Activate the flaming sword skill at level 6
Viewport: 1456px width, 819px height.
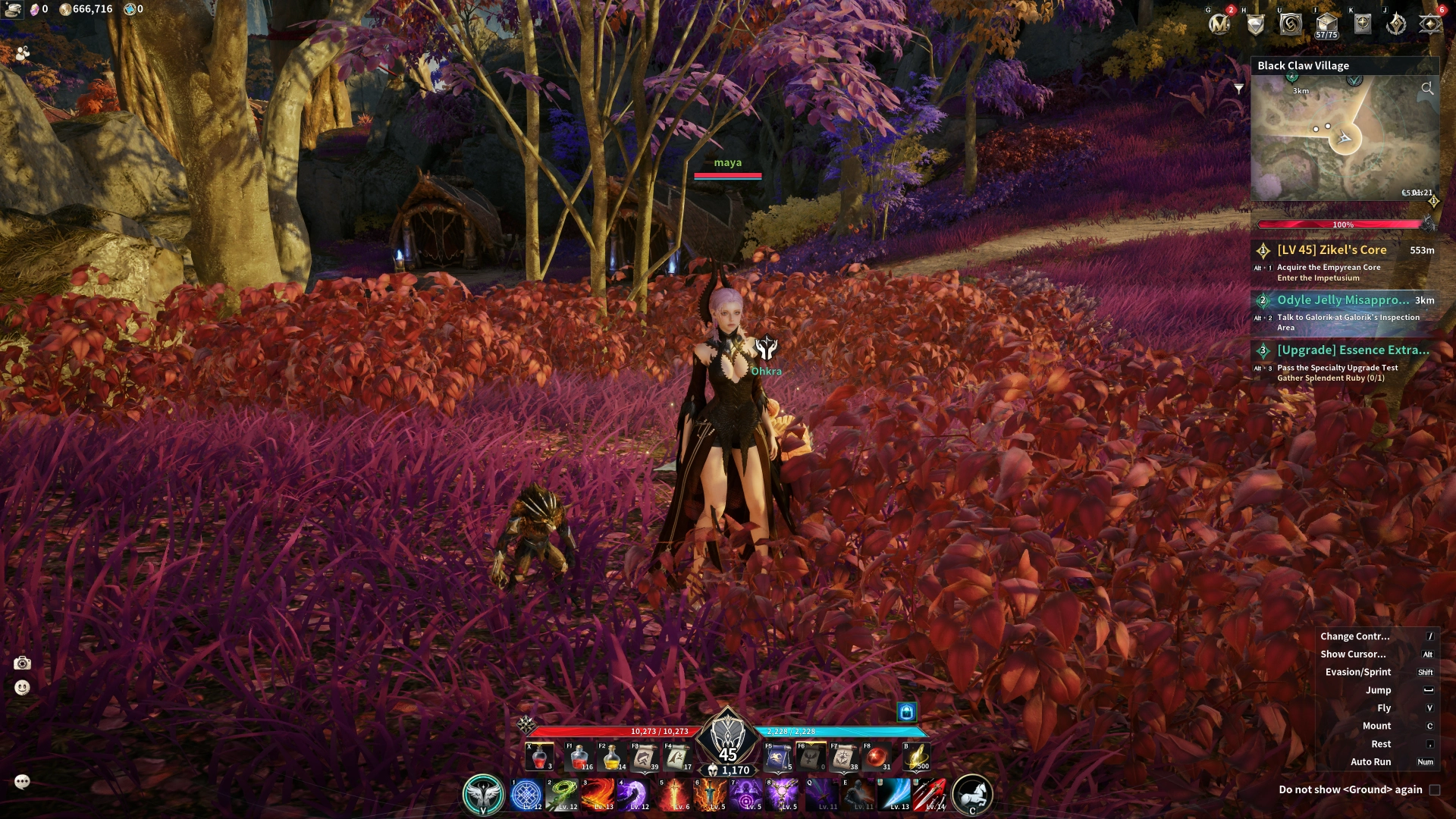pyautogui.click(x=674, y=795)
